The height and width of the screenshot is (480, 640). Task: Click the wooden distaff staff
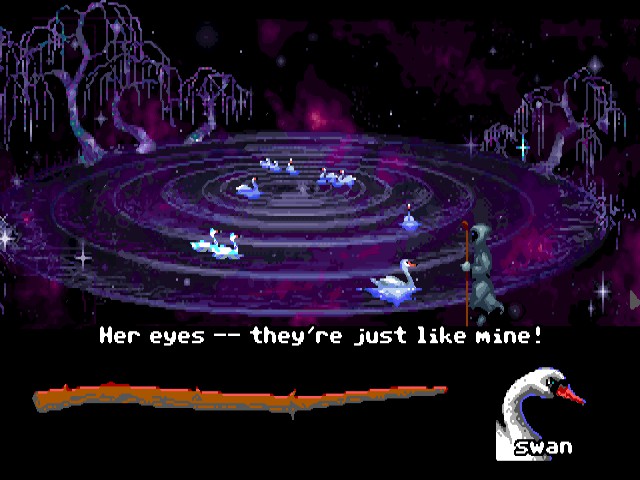(x=240, y=398)
